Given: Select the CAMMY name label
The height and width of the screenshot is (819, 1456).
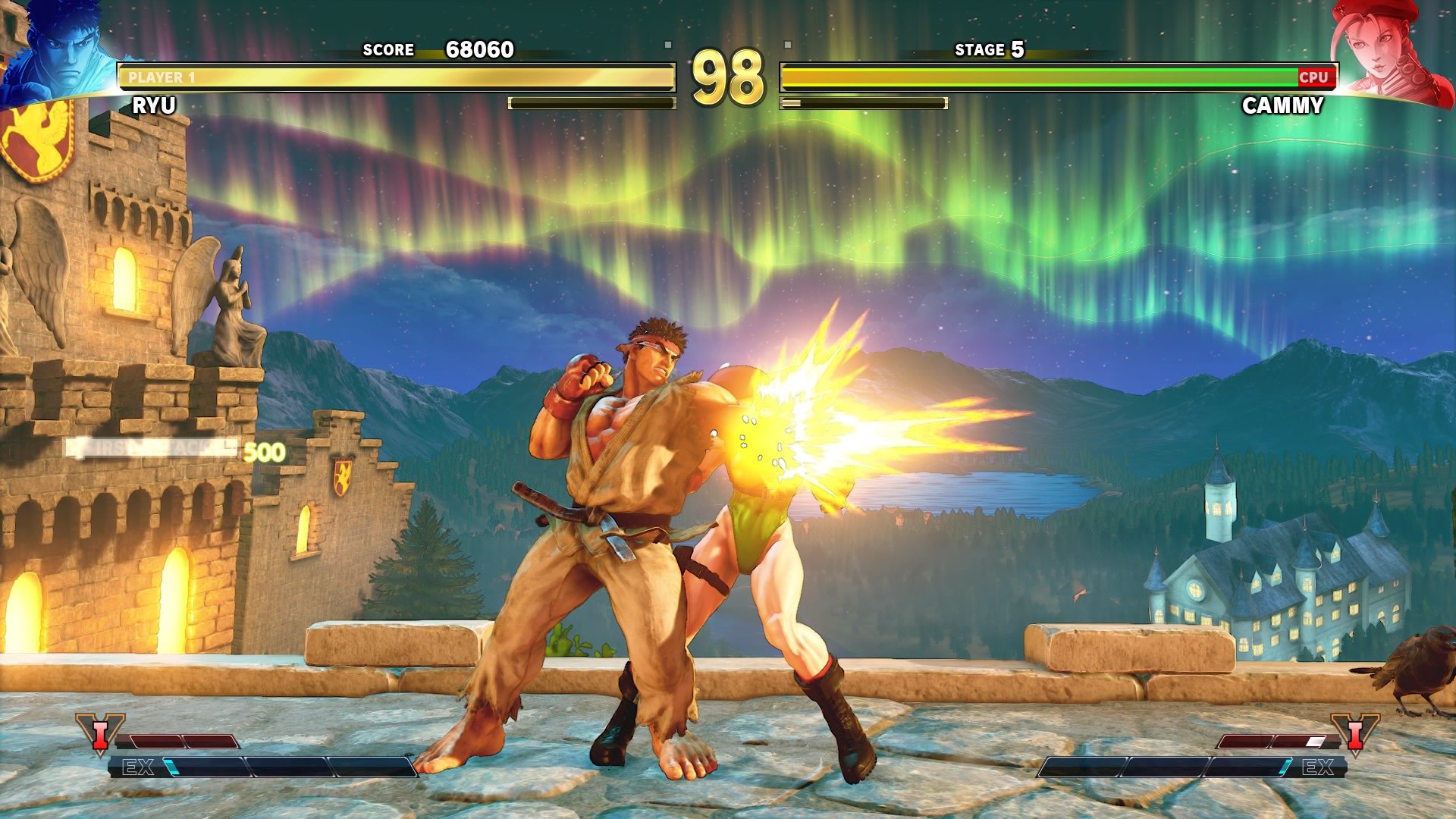Looking at the screenshot, I should 1283,106.
